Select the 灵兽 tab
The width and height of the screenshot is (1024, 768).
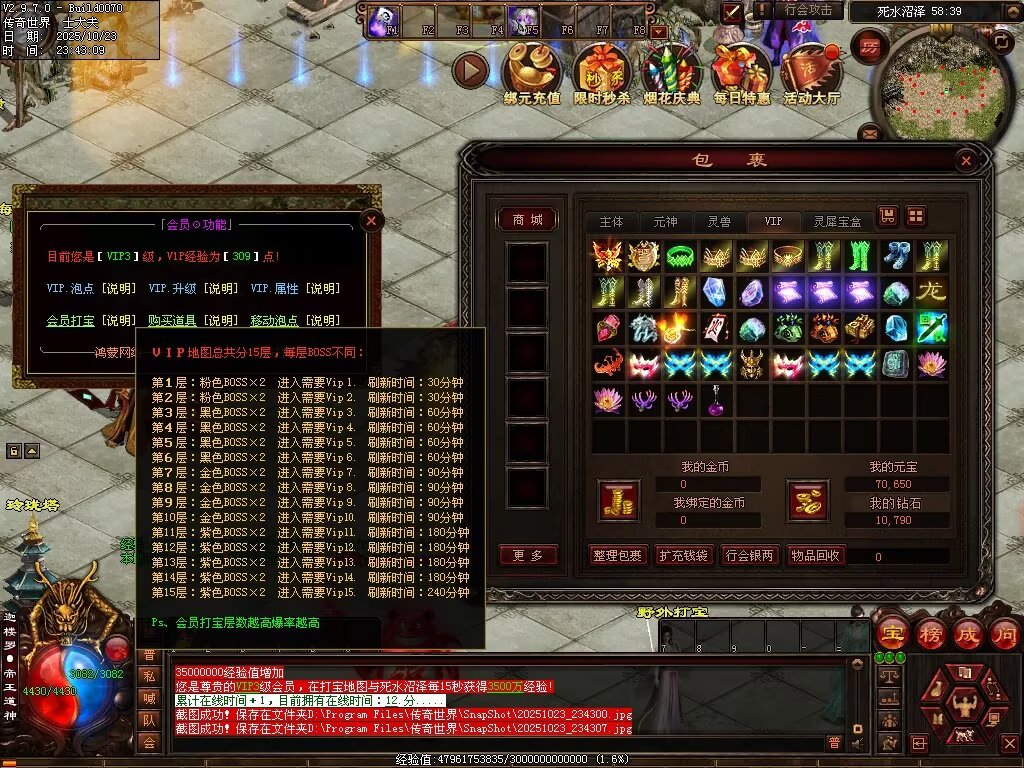(719, 221)
